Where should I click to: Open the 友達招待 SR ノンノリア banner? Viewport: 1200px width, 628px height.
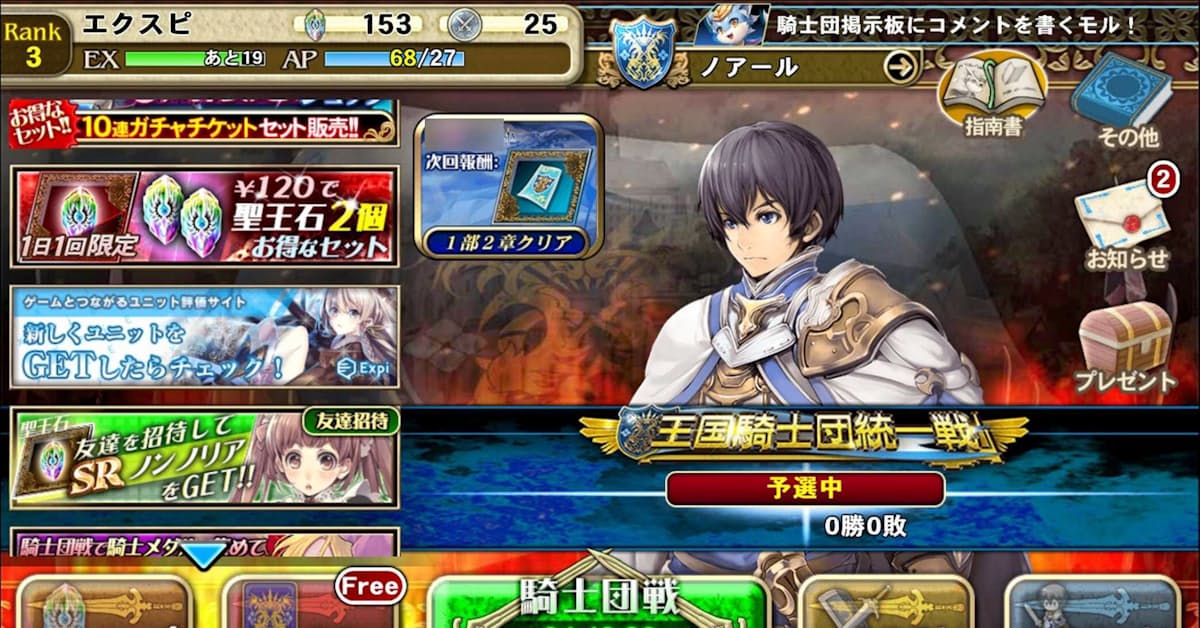[205, 458]
